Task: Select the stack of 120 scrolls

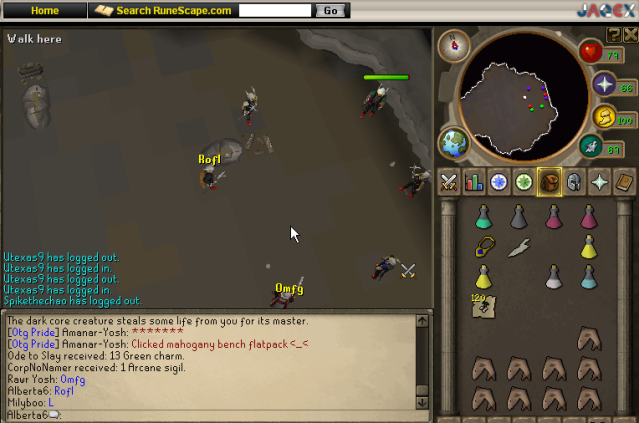Action: click(x=484, y=305)
